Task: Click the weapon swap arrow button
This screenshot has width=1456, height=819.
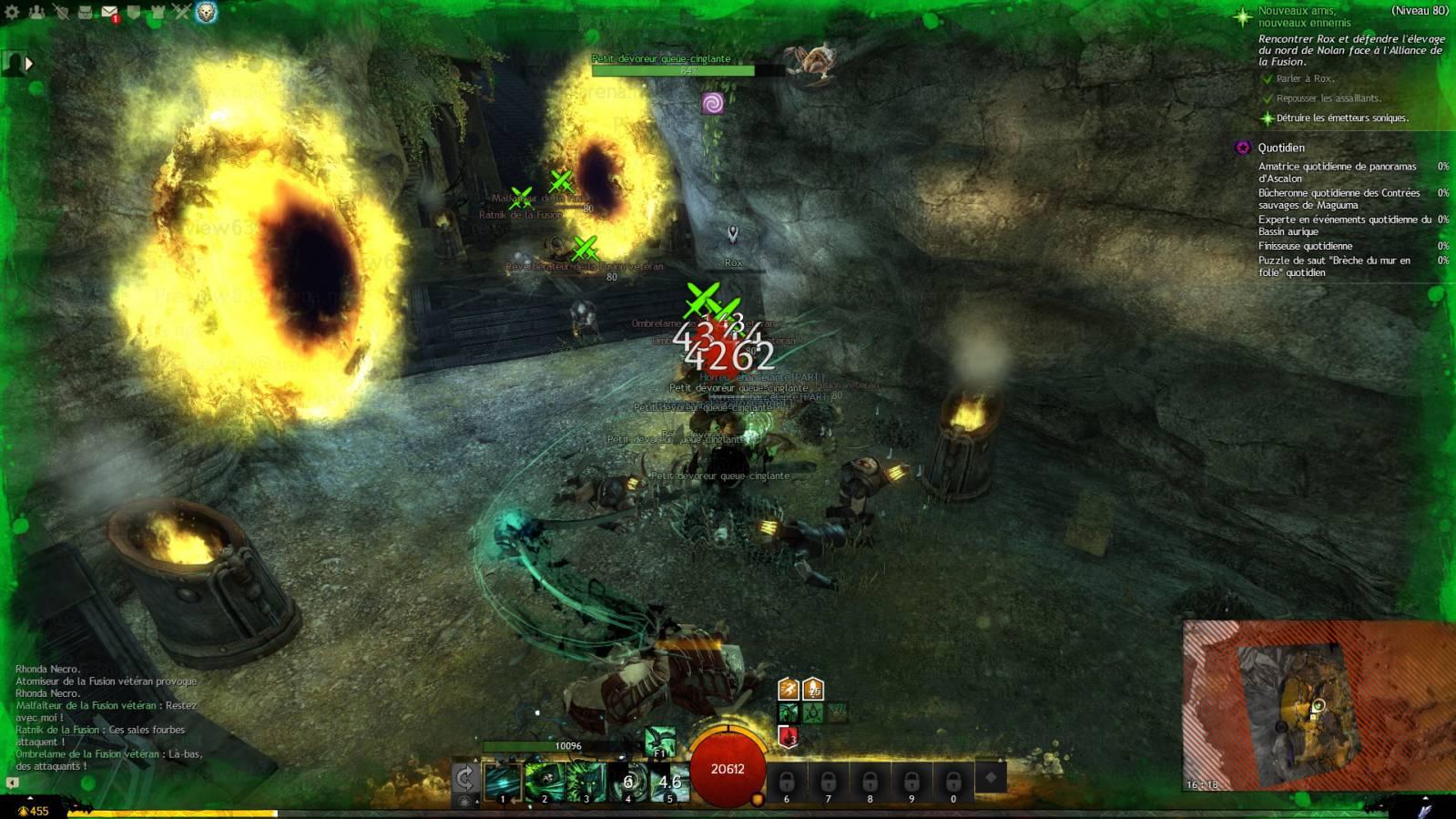Action: tap(464, 777)
